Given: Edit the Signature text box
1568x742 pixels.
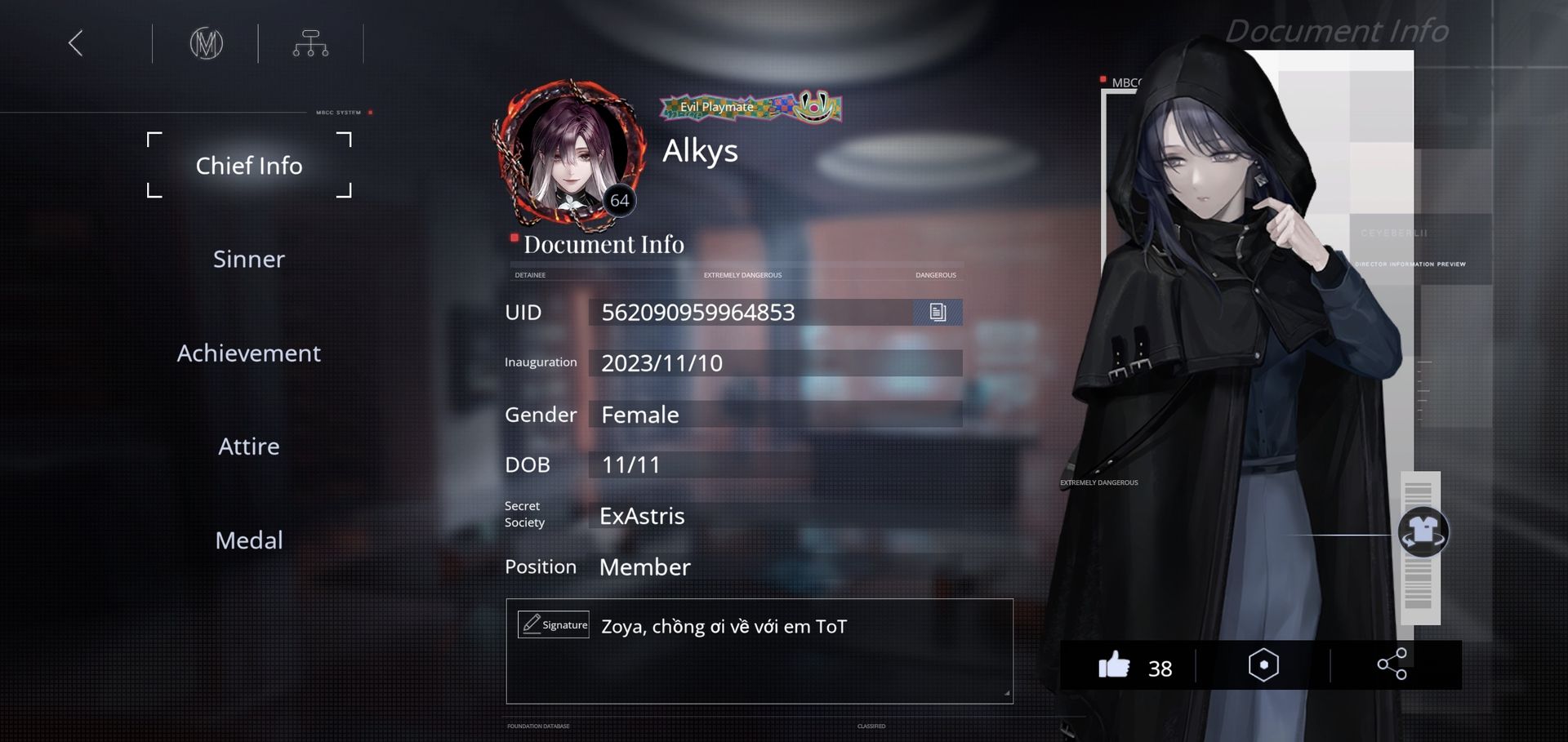Looking at the screenshot, I should pyautogui.click(x=759, y=651).
